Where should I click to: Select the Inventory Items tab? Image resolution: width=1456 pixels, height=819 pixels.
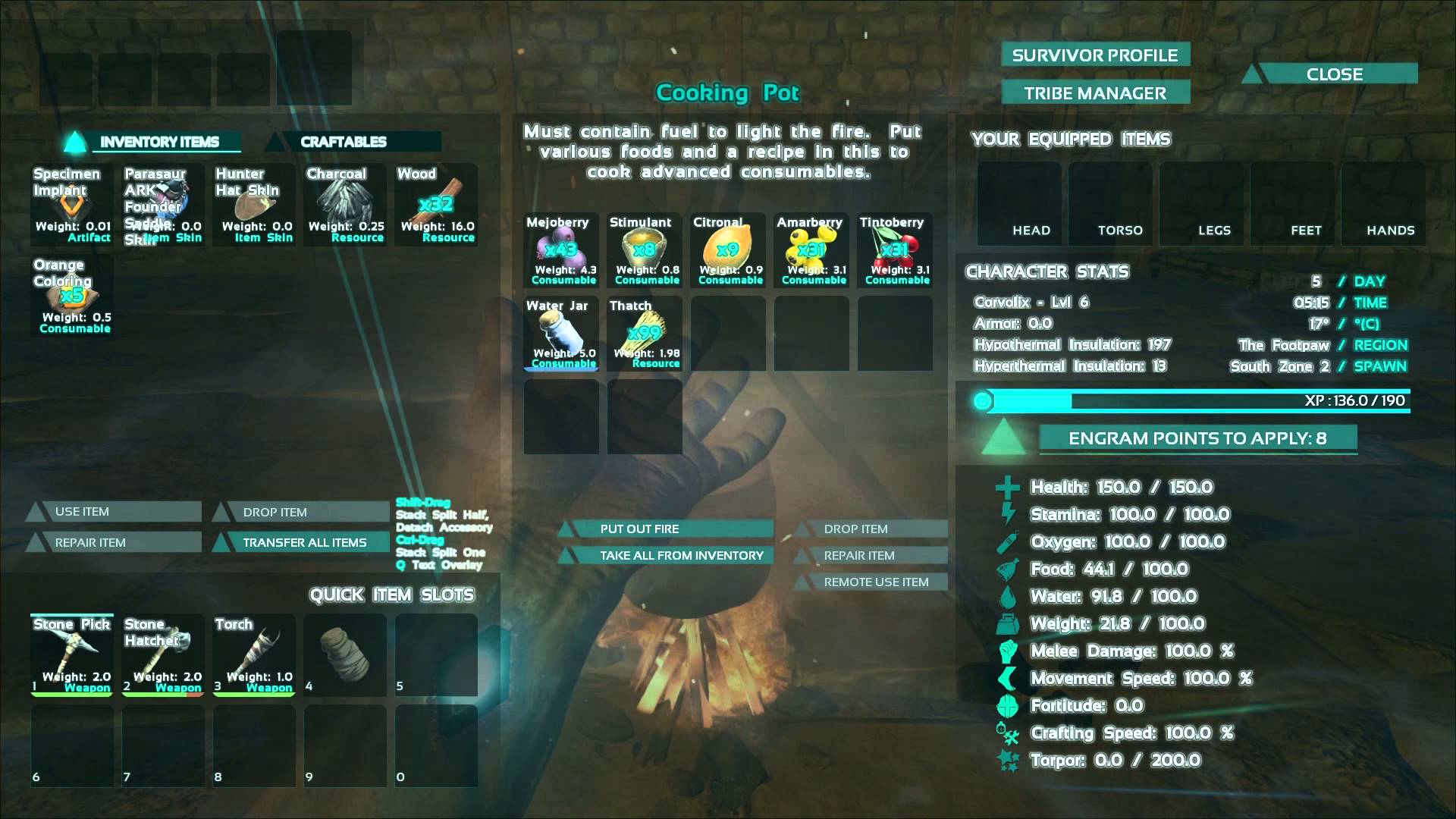(159, 142)
